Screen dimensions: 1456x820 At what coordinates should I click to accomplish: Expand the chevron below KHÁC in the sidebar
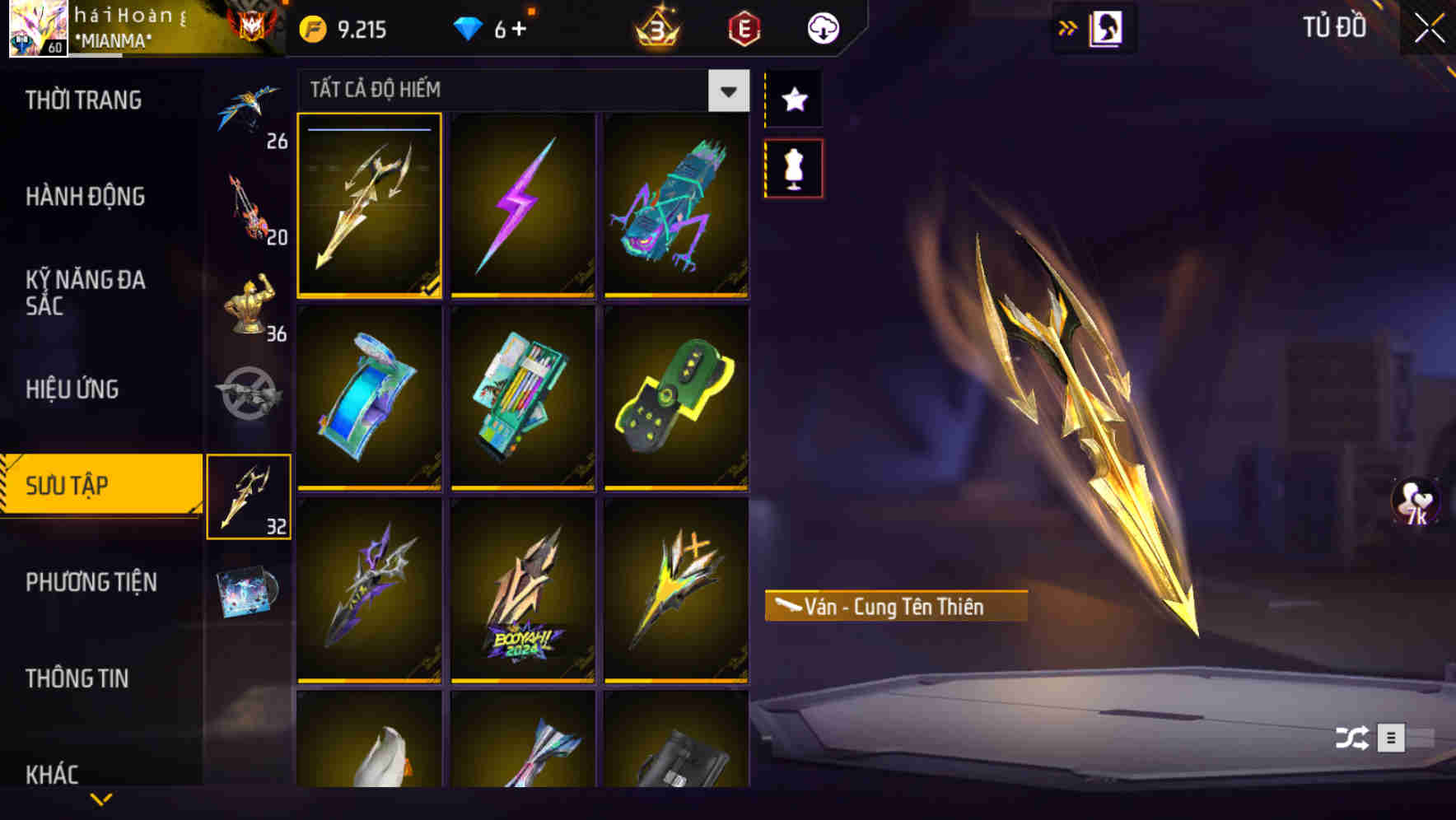point(100,799)
